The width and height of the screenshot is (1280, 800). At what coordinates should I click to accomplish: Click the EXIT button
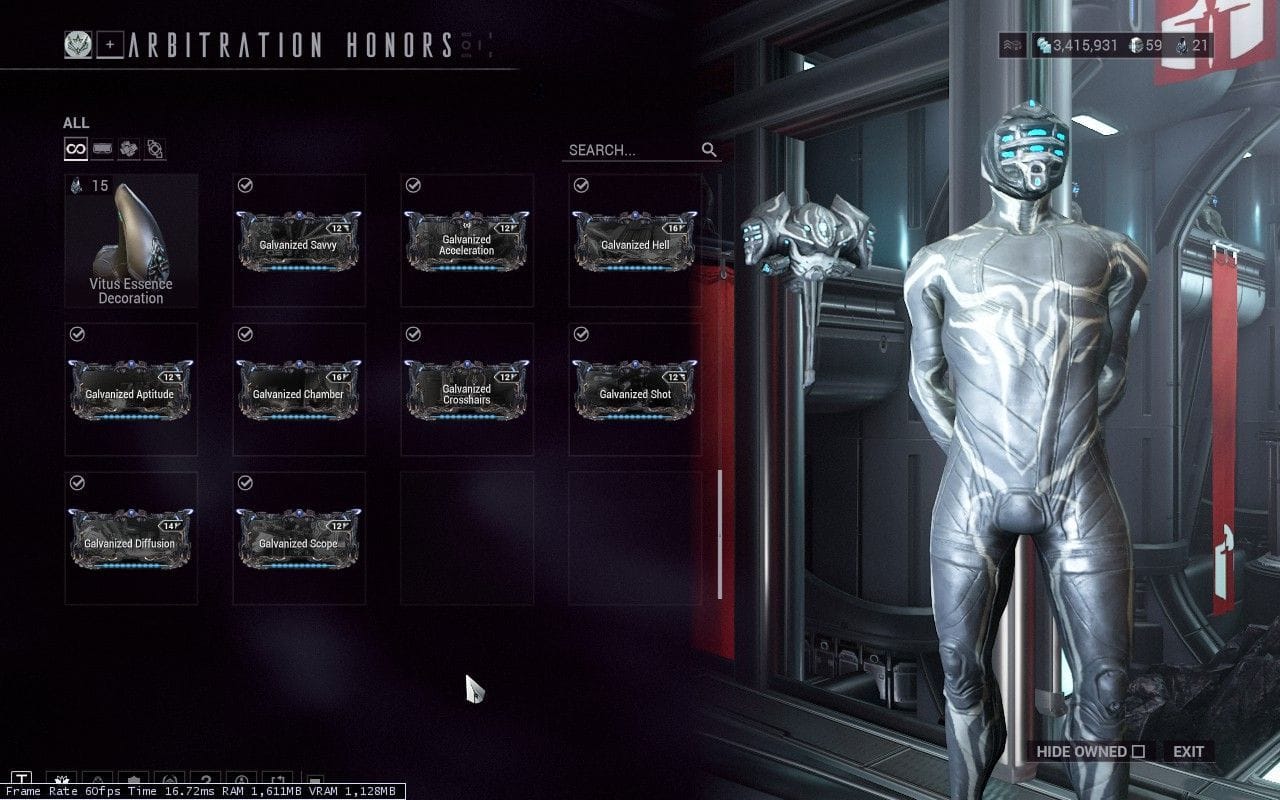click(1190, 751)
